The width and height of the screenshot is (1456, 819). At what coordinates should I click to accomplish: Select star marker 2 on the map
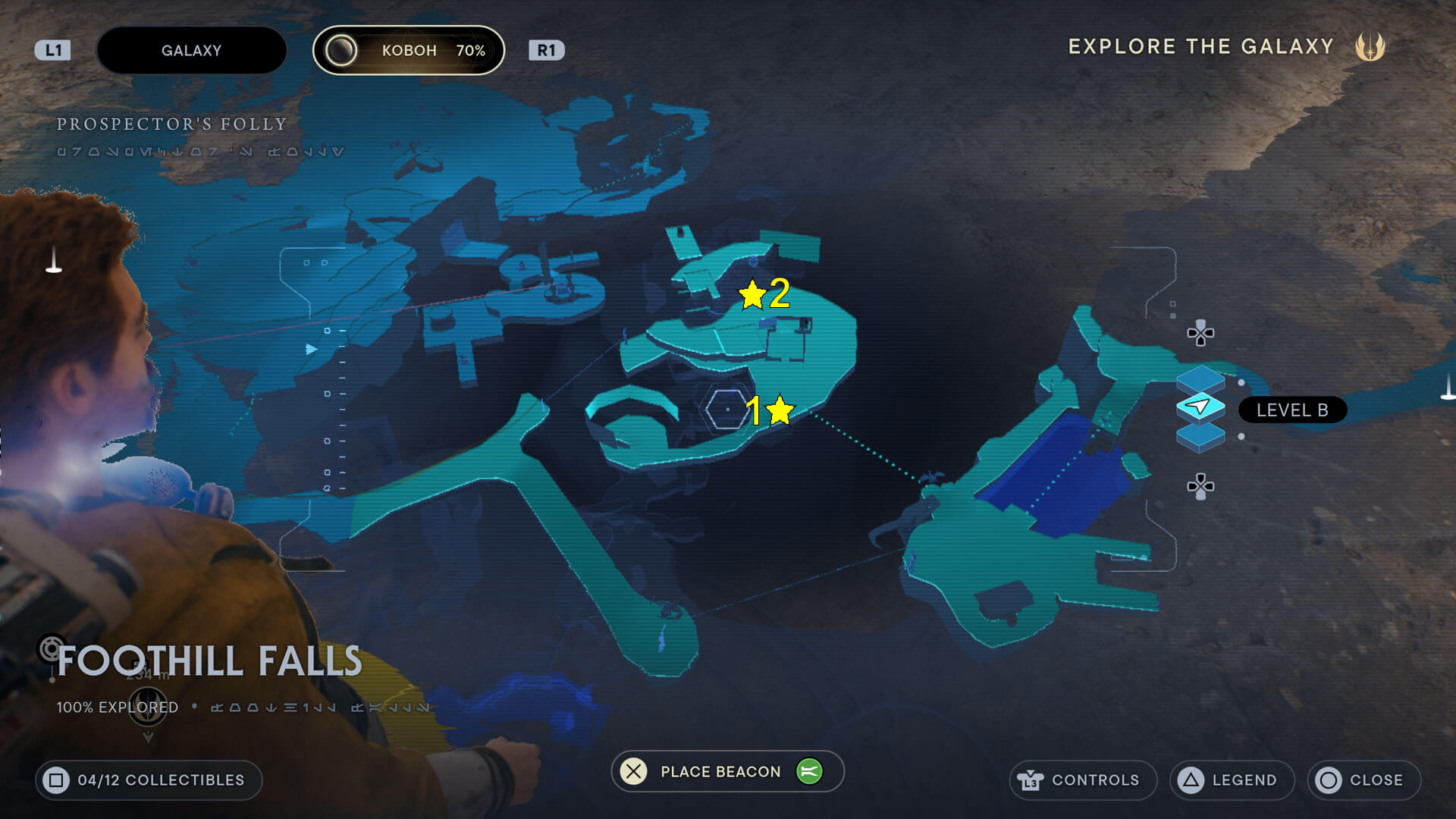(752, 295)
